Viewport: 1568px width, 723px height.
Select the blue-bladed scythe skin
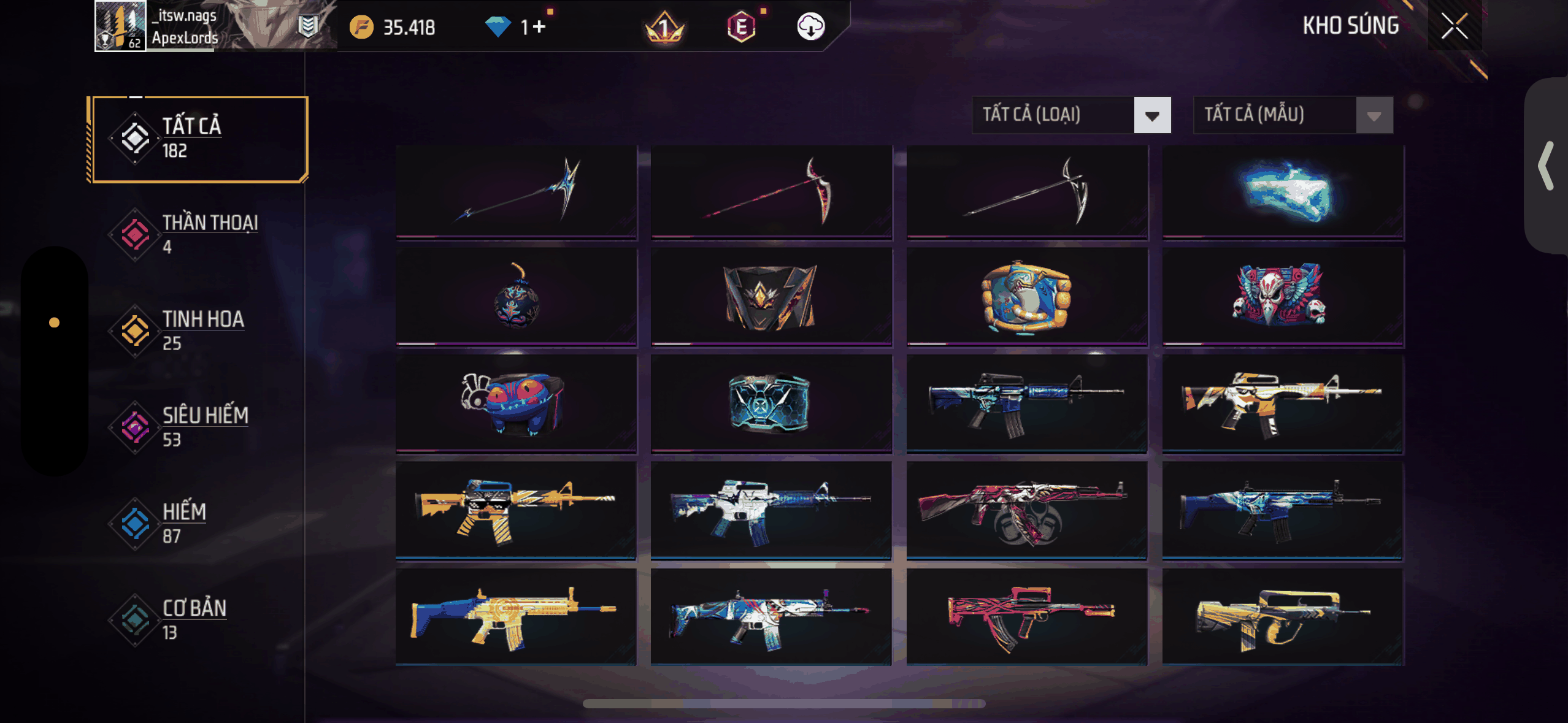[516, 191]
